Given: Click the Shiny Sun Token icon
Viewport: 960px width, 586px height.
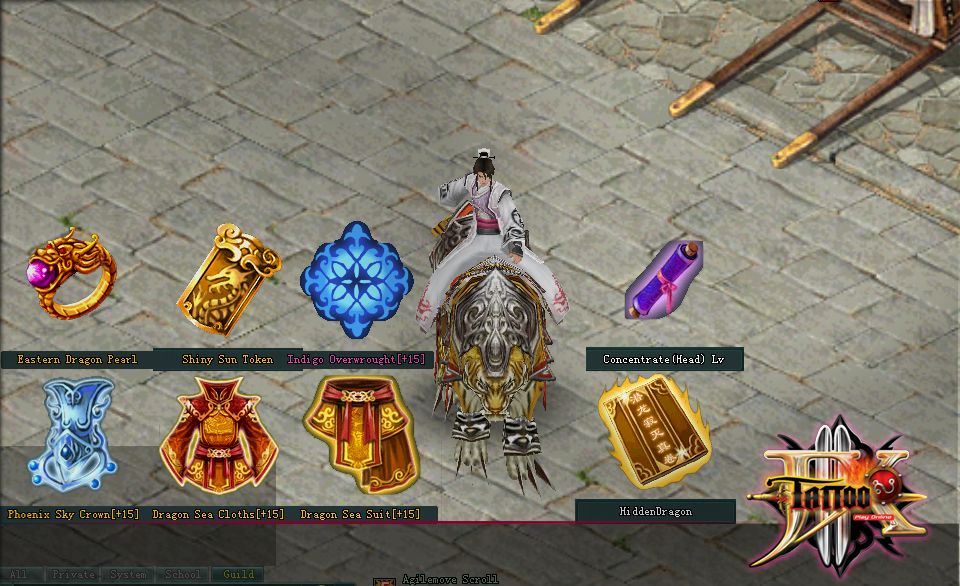Looking at the screenshot, I should coord(227,281).
